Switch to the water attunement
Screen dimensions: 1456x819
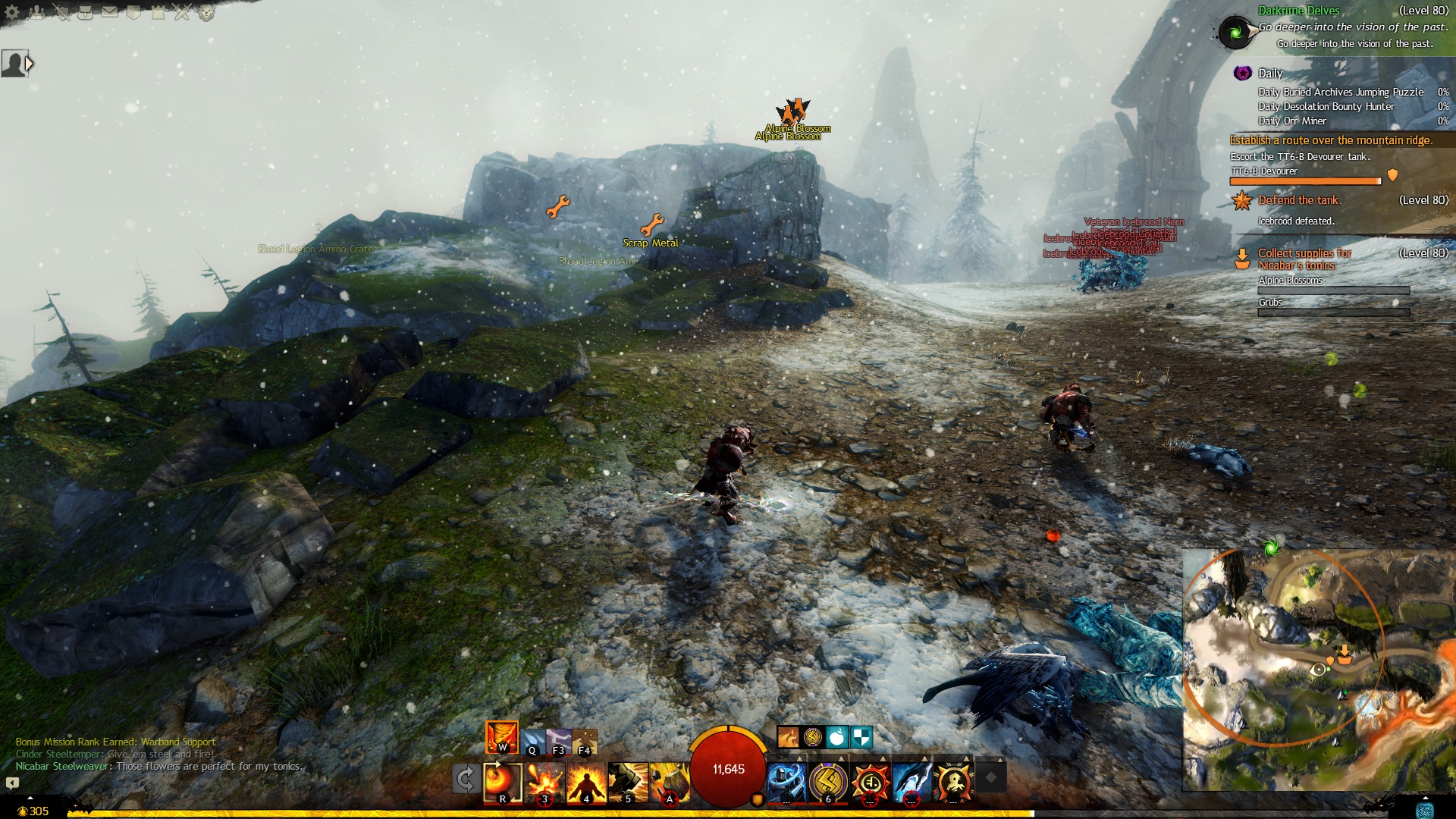(533, 741)
